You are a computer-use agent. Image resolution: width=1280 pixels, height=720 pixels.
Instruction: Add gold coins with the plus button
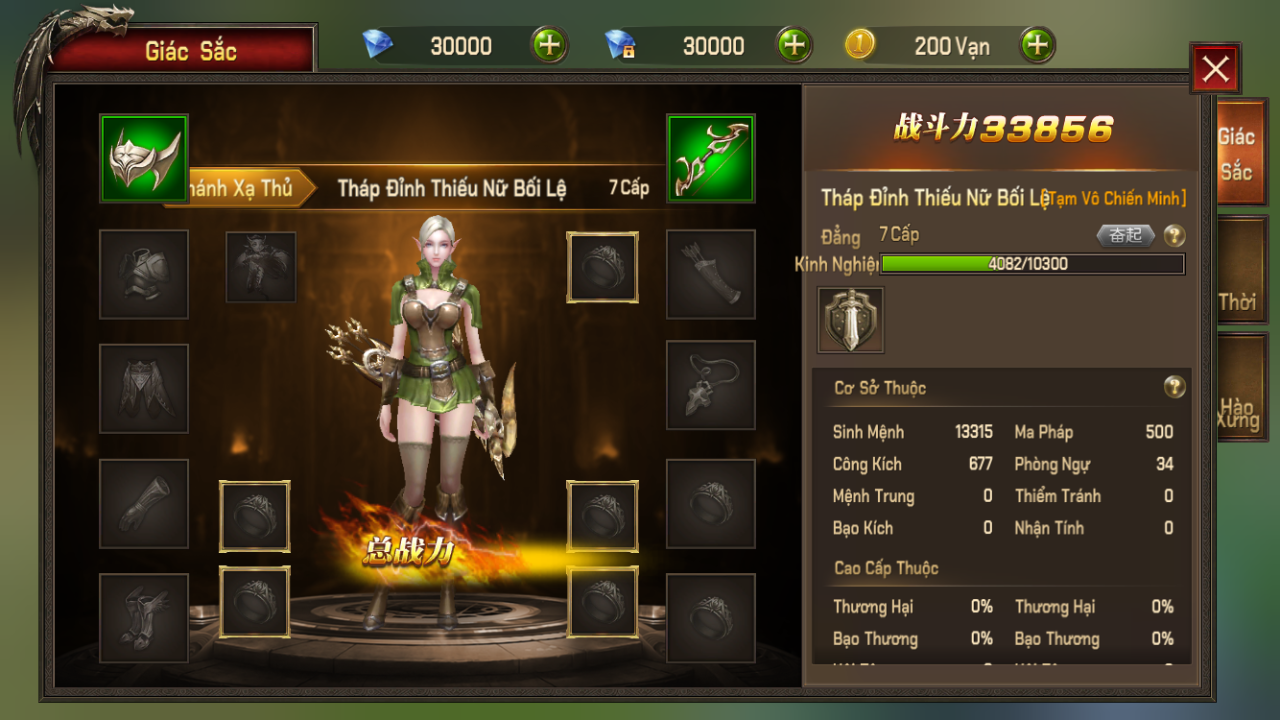[1037, 45]
